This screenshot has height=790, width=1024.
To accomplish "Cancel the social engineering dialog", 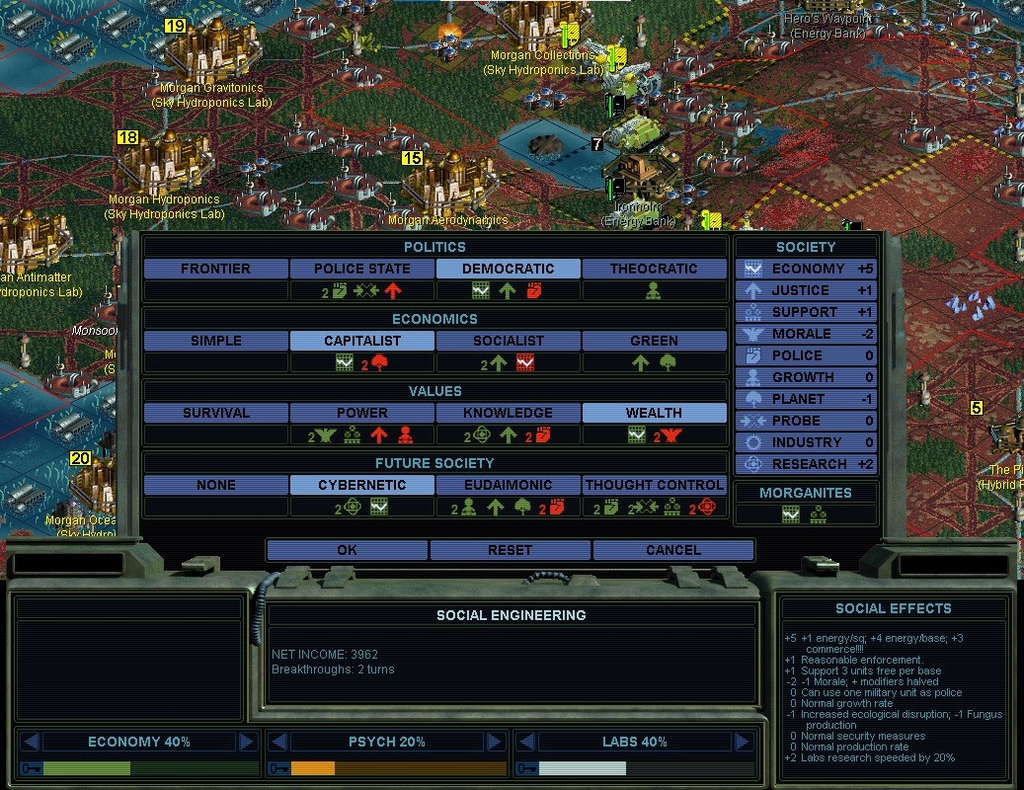I will tap(673, 550).
